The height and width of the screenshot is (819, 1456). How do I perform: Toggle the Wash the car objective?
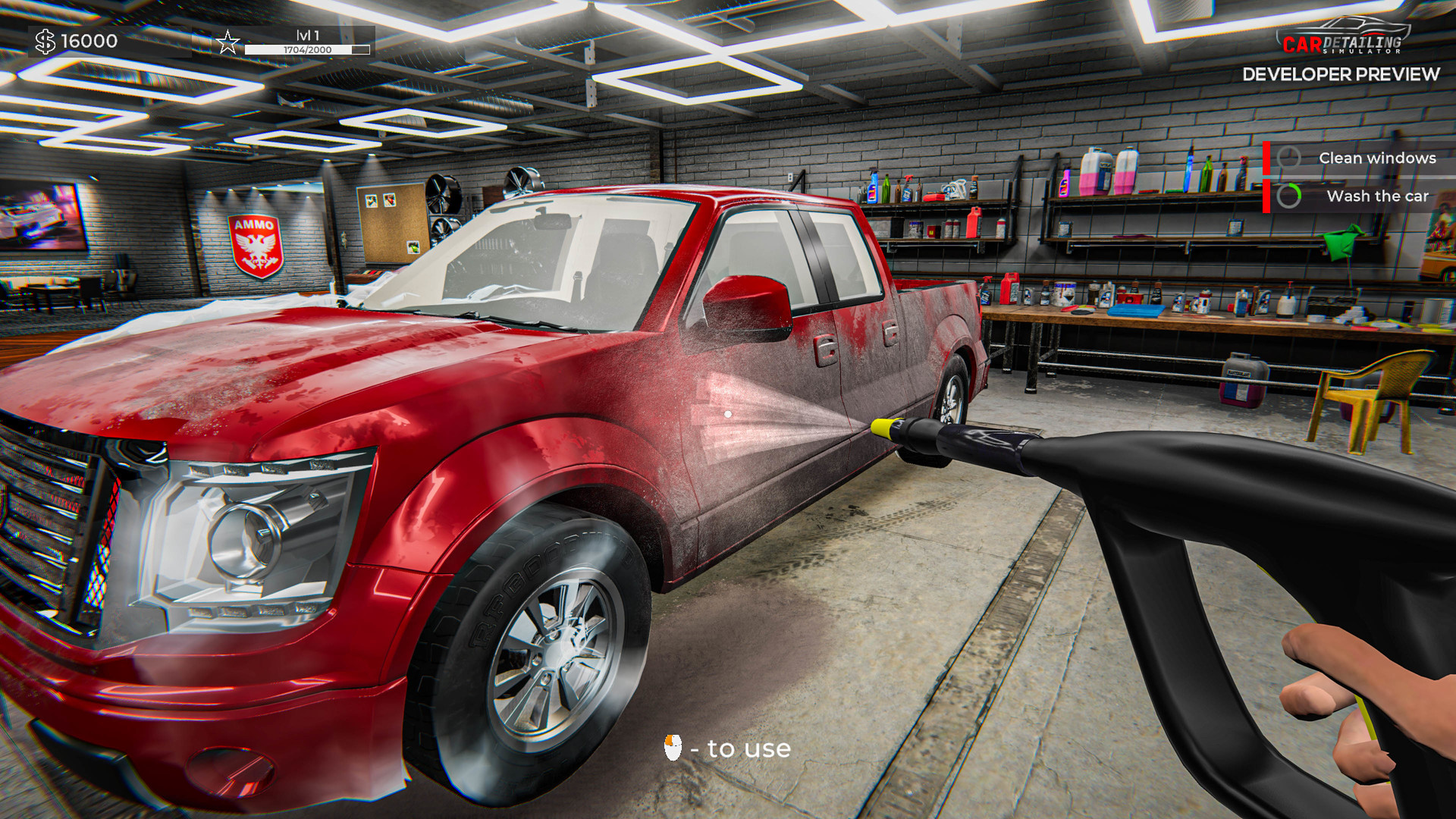pyautogui.click(x=1377, y=196)
